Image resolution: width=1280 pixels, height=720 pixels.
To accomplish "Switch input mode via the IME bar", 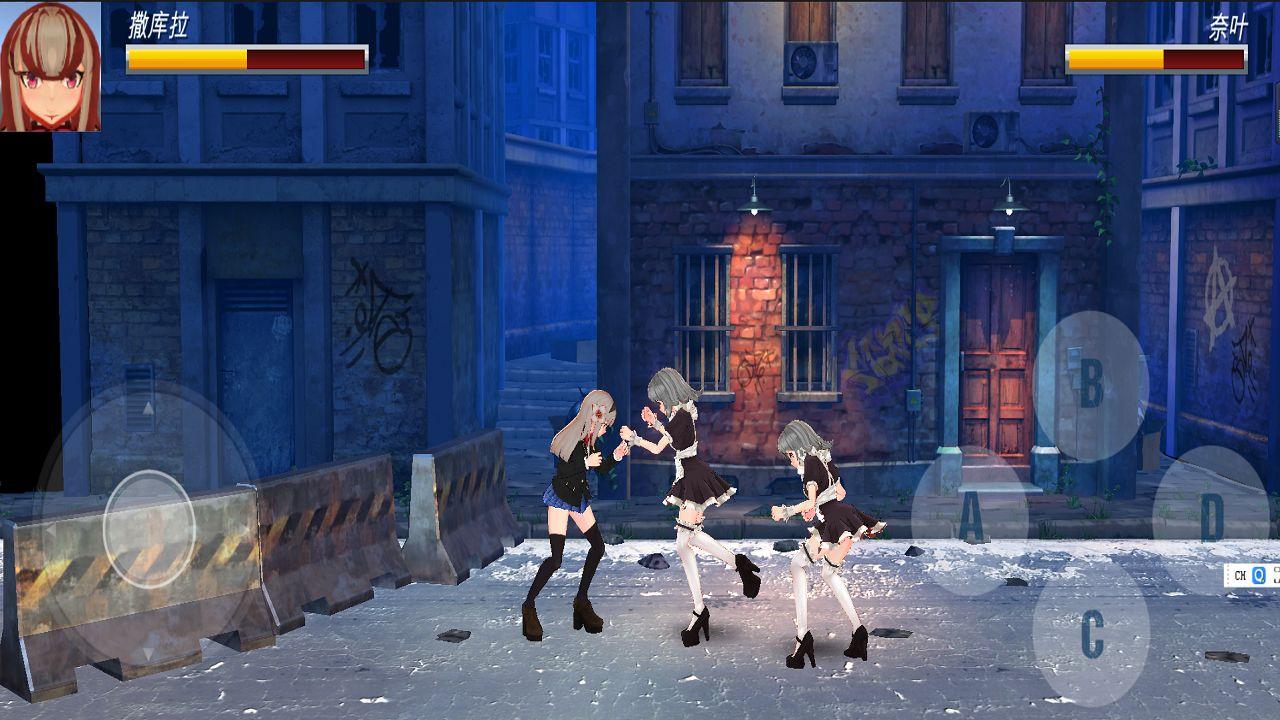I will coord(1250,575).
